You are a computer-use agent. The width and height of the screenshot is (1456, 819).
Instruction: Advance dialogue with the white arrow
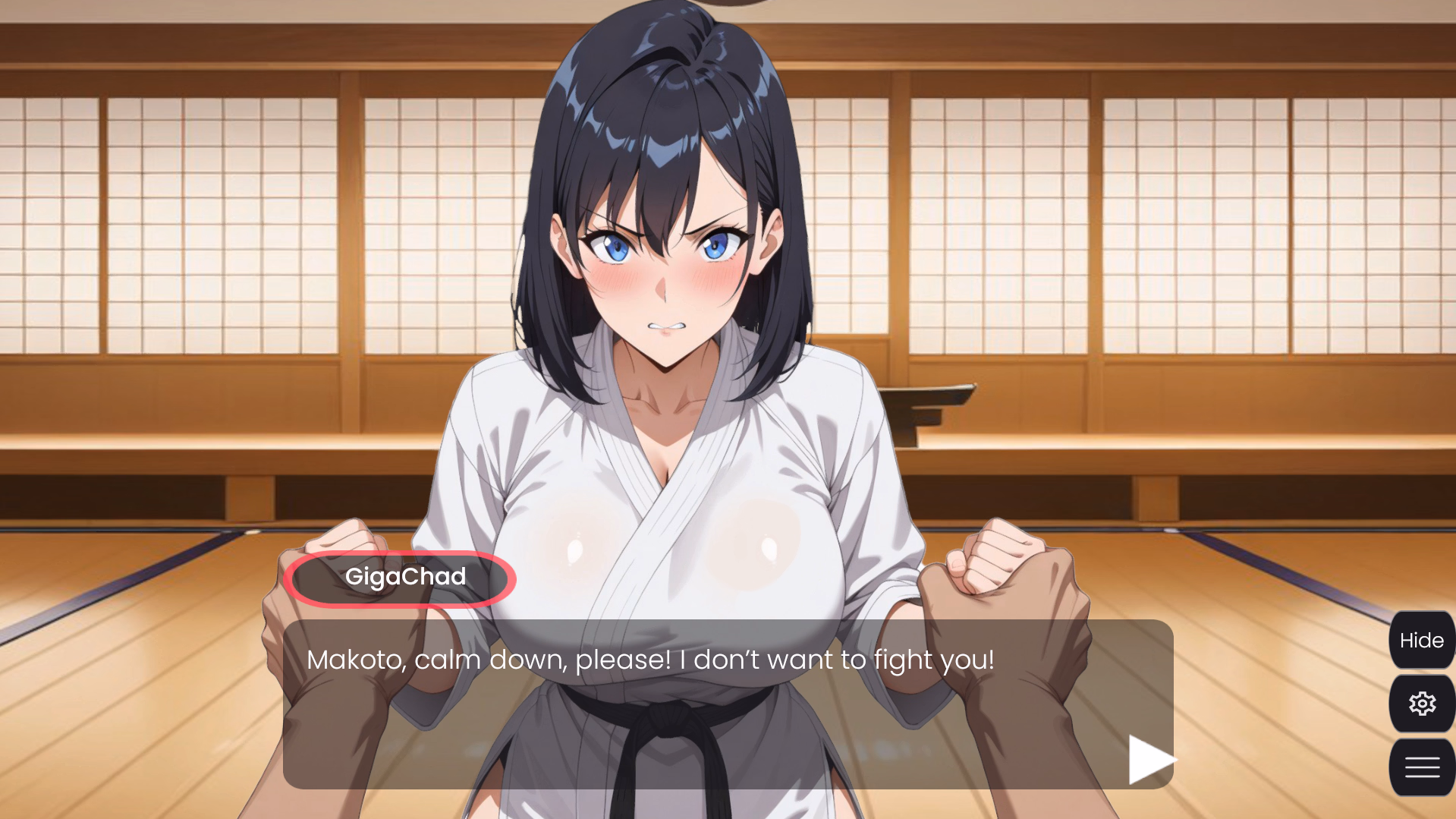(1149, 759)
